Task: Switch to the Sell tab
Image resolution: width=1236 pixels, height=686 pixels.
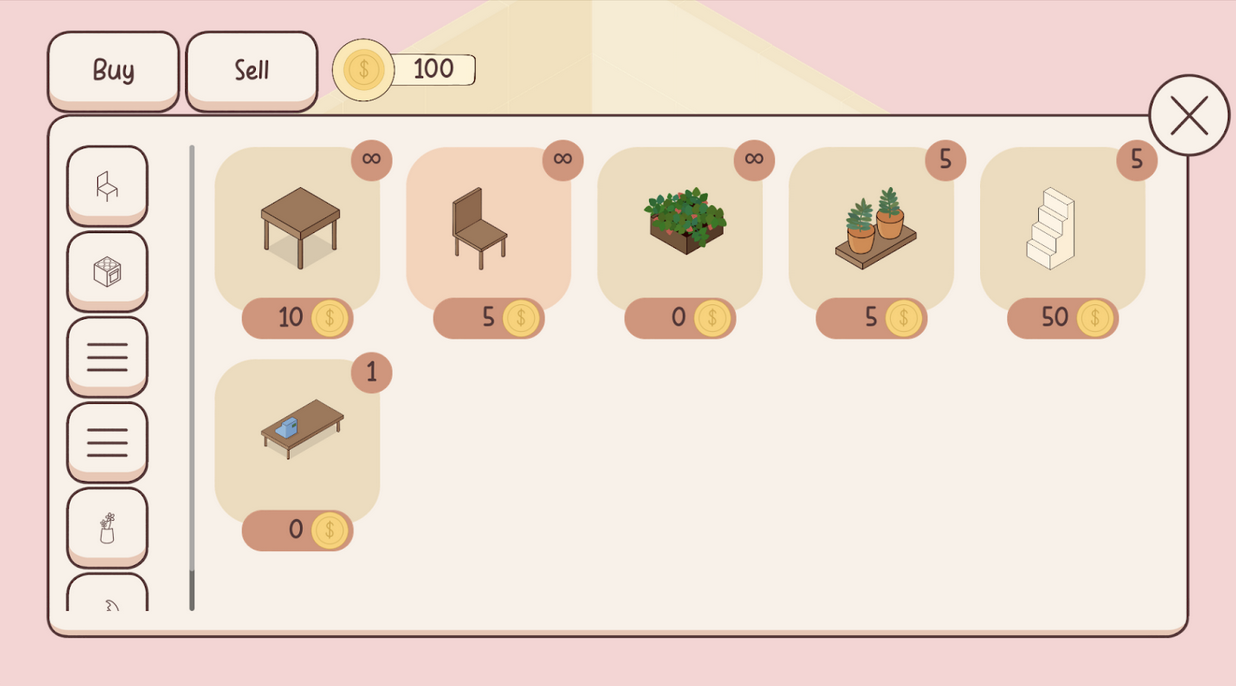Action: (x=251, y=70)
